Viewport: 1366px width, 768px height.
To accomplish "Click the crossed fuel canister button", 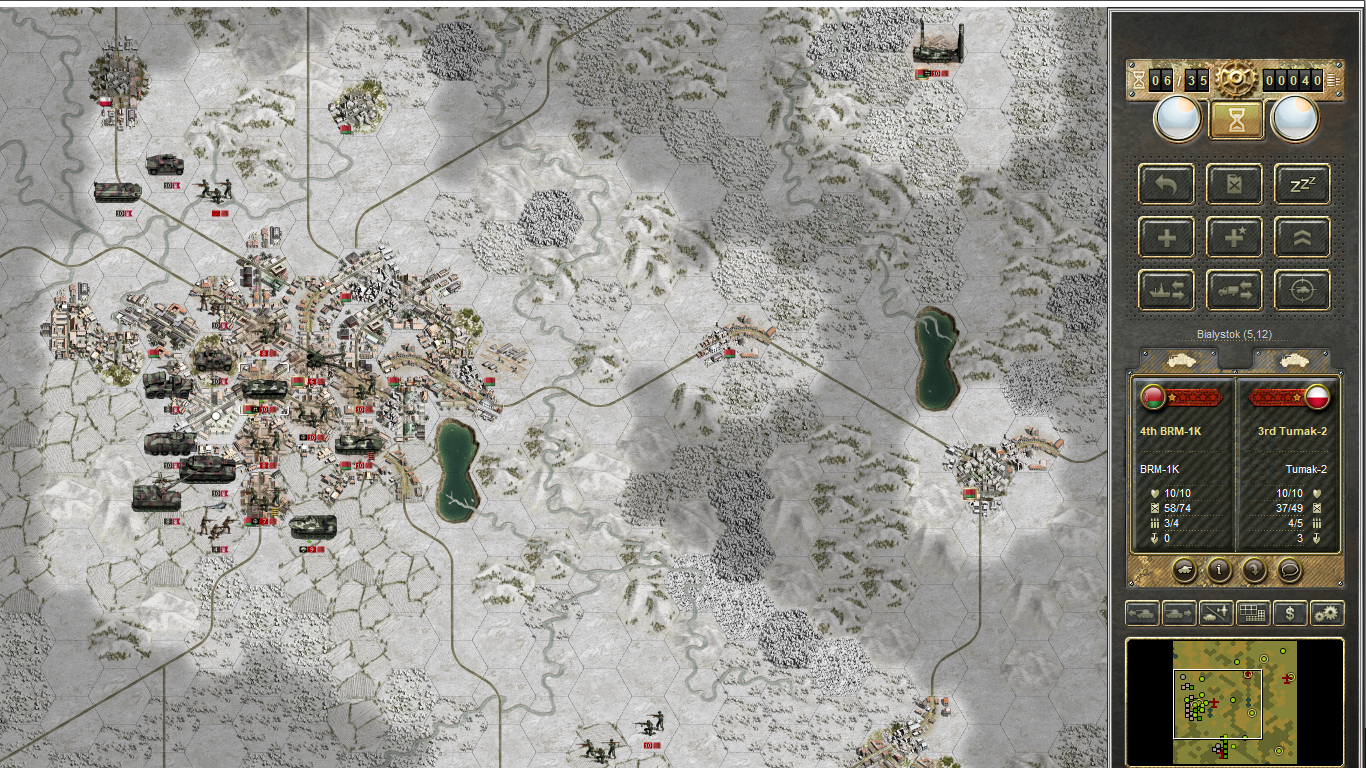I will (1234, 185).
